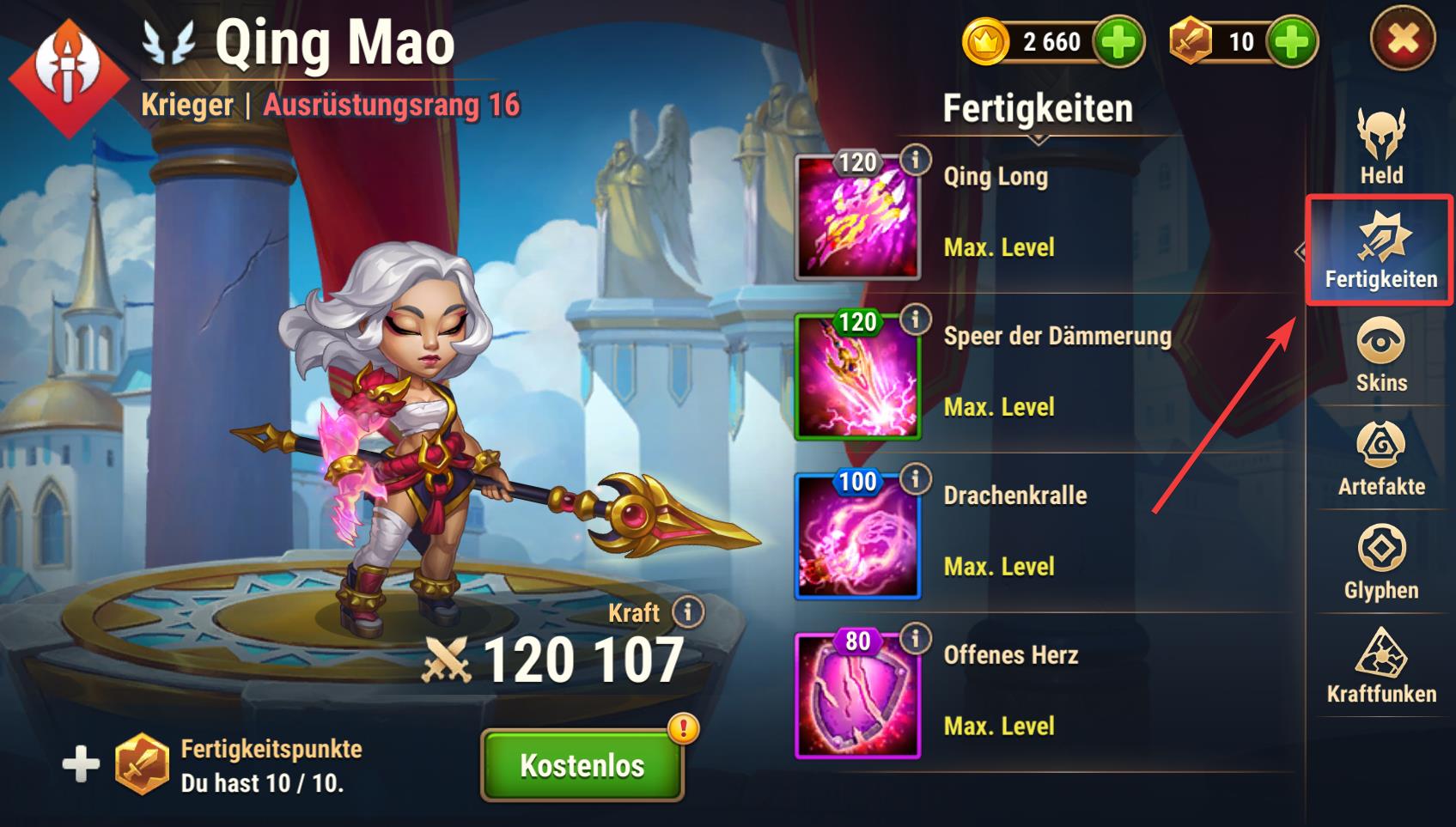
Task: Buy more skill points via the top plus button
Action: 1293,41
